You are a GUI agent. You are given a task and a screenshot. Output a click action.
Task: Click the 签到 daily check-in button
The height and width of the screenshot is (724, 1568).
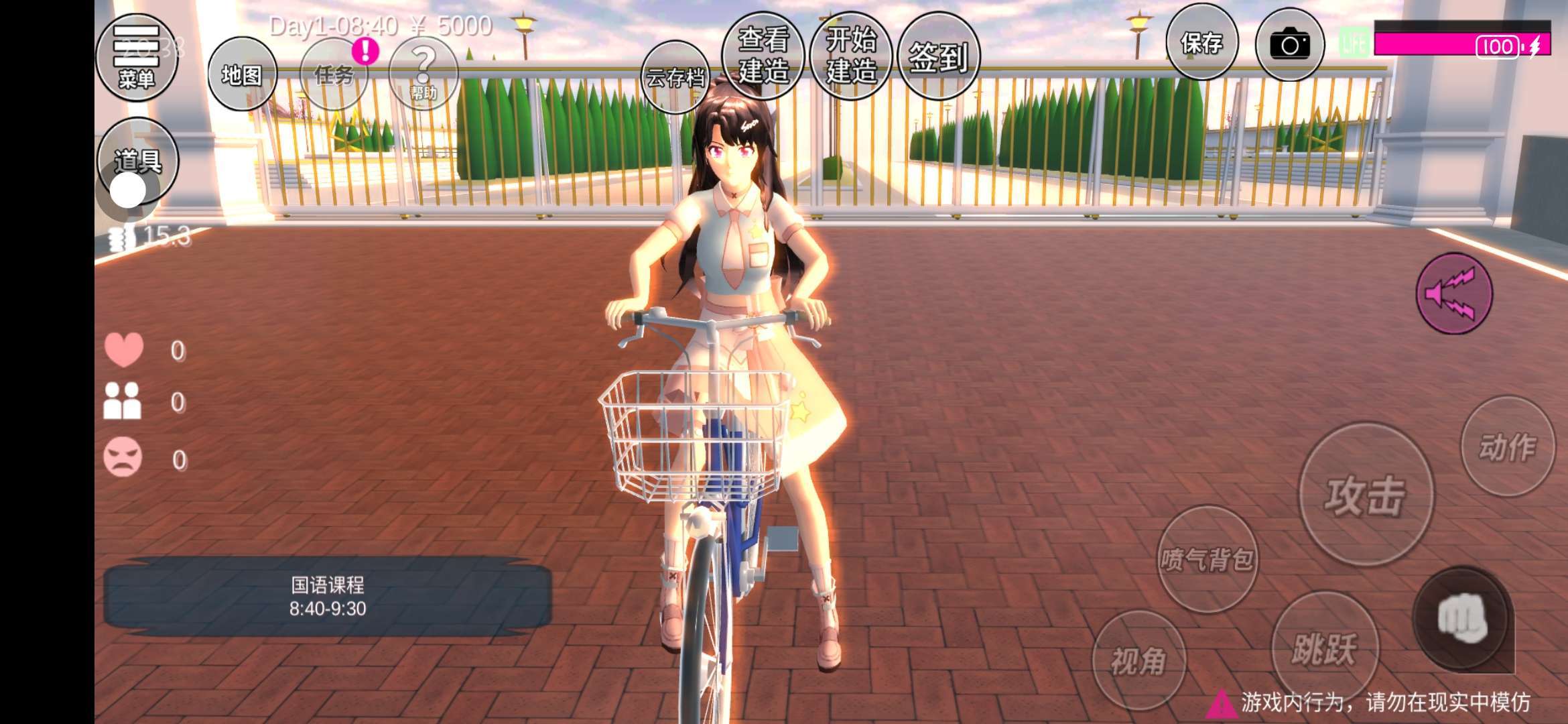[938, 56]
